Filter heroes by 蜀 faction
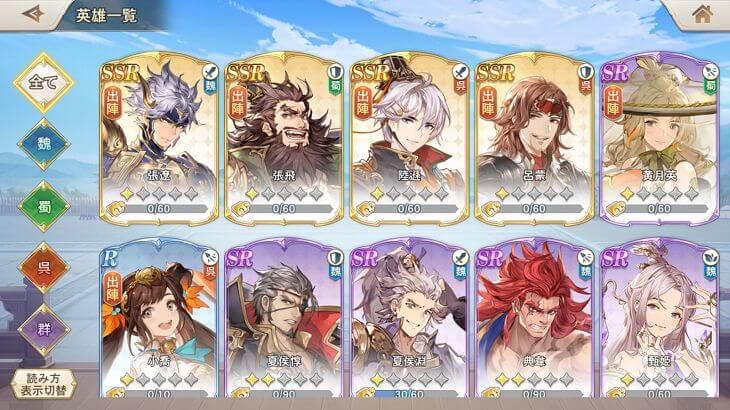730x410 pixels. click(x=44, y=206)
